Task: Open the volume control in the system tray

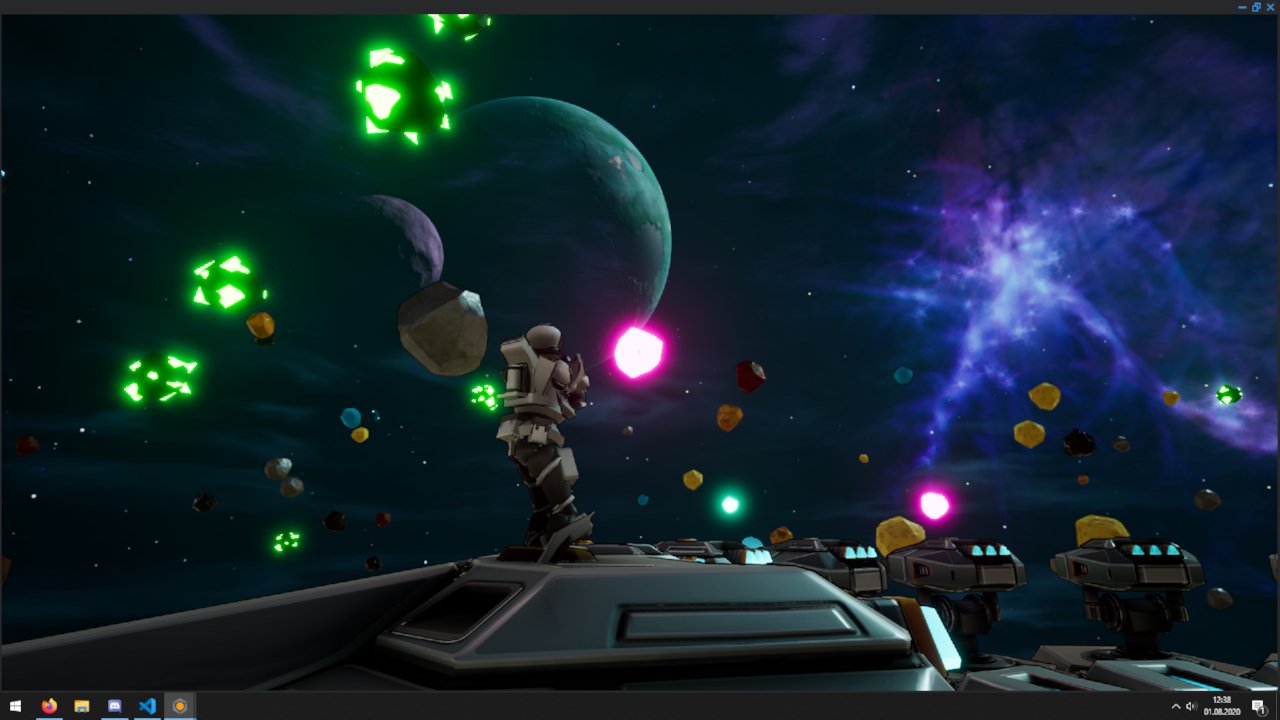Action: point(1189,705)
